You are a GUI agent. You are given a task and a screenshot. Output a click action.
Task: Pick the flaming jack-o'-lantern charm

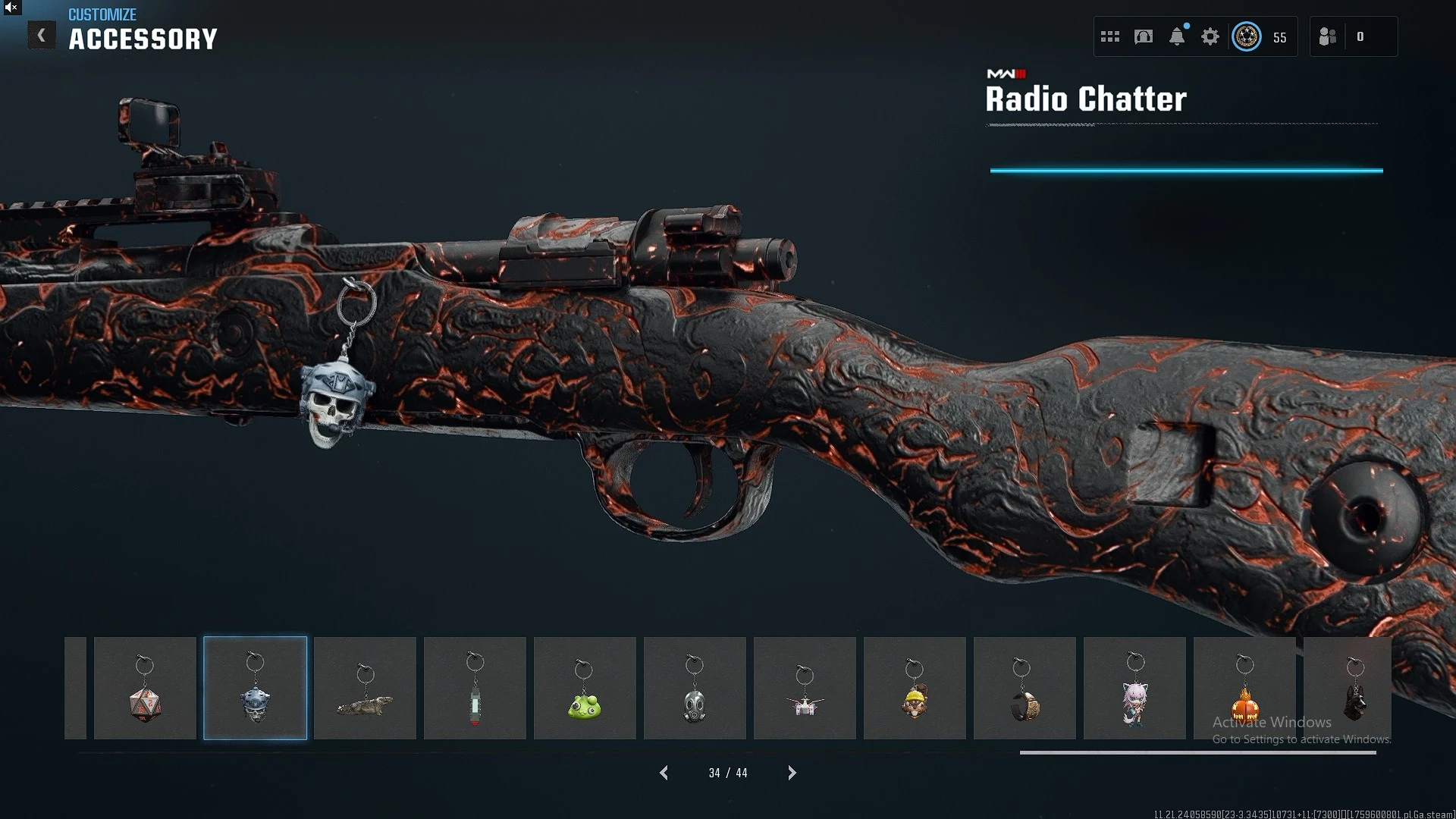tap(1244, 689)
